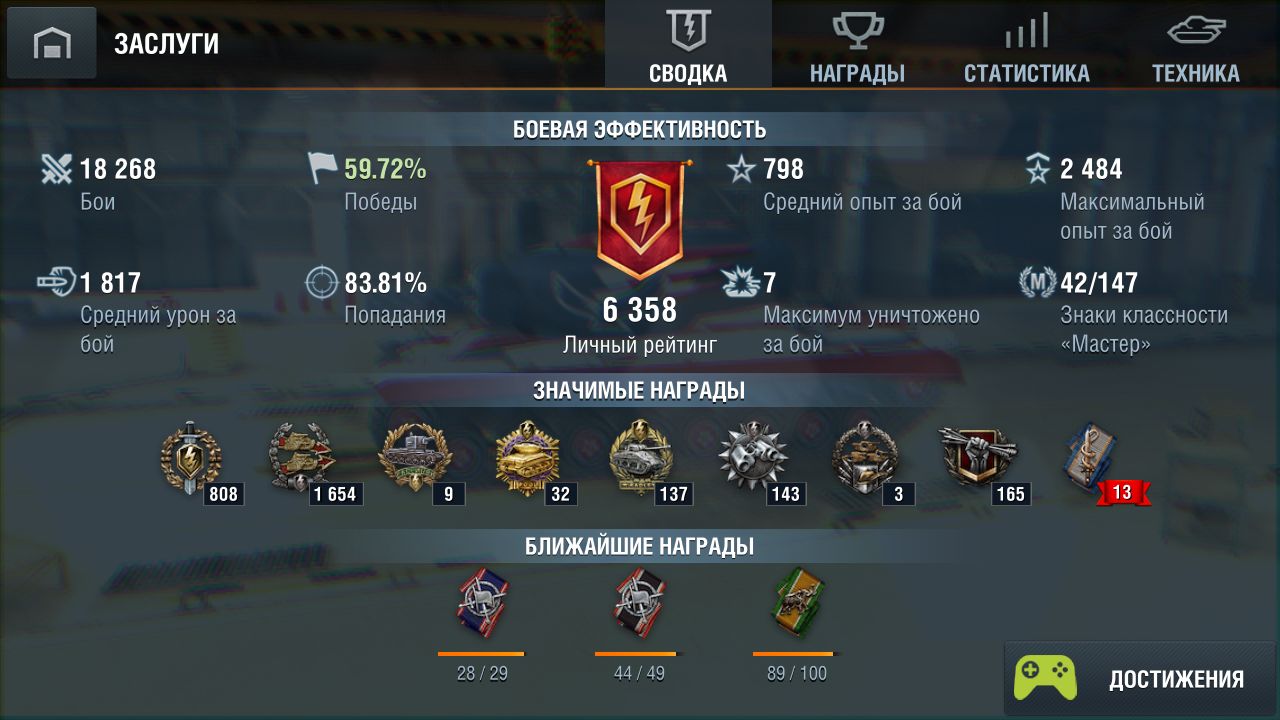Image resolution: width=1280 pixels, height=720 pixels.
Task: Show the Статистика tab
Action: pyautogui.click(x=1026, y=45)
